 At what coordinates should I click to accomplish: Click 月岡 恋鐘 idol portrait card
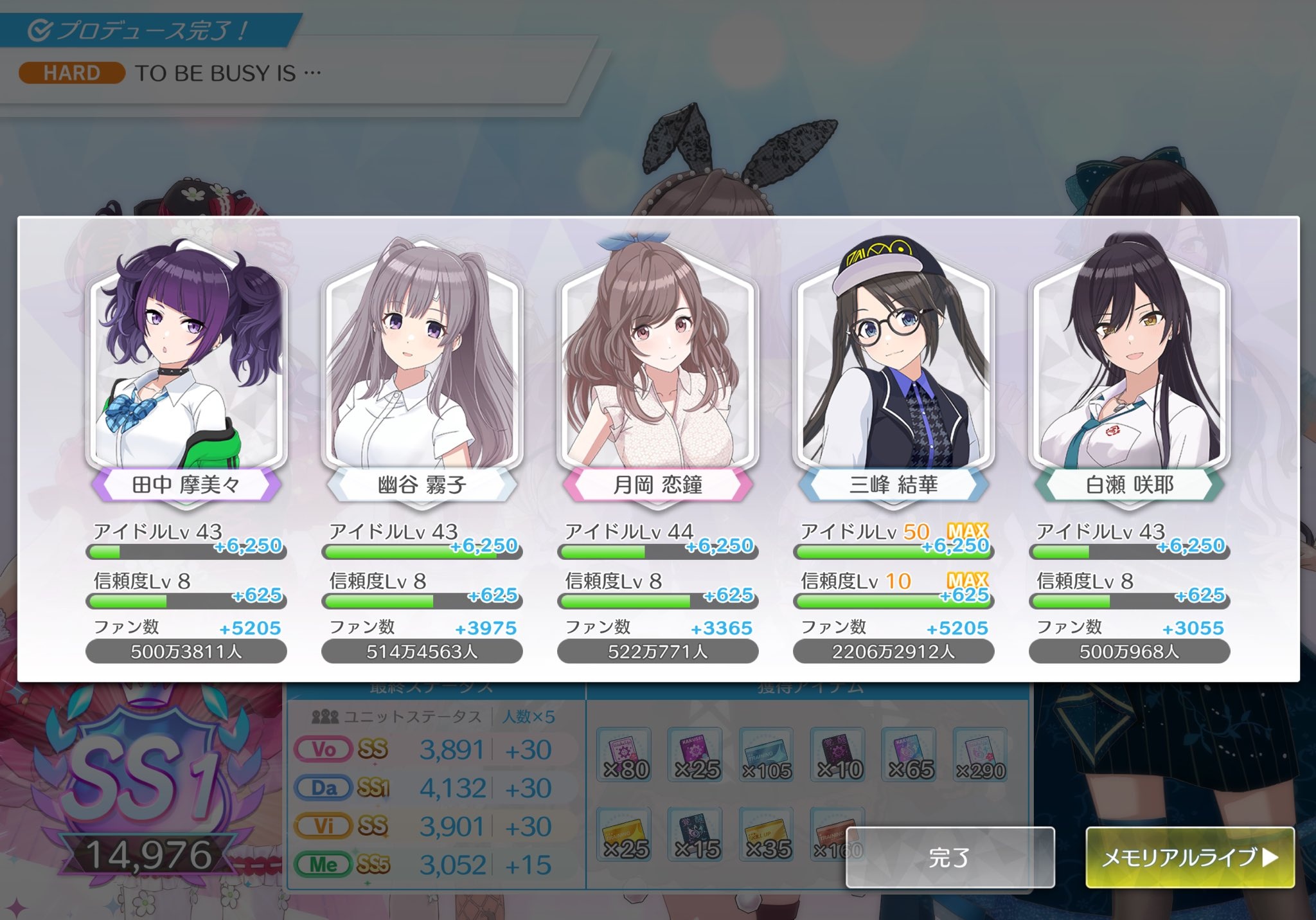tap(658, 366)
